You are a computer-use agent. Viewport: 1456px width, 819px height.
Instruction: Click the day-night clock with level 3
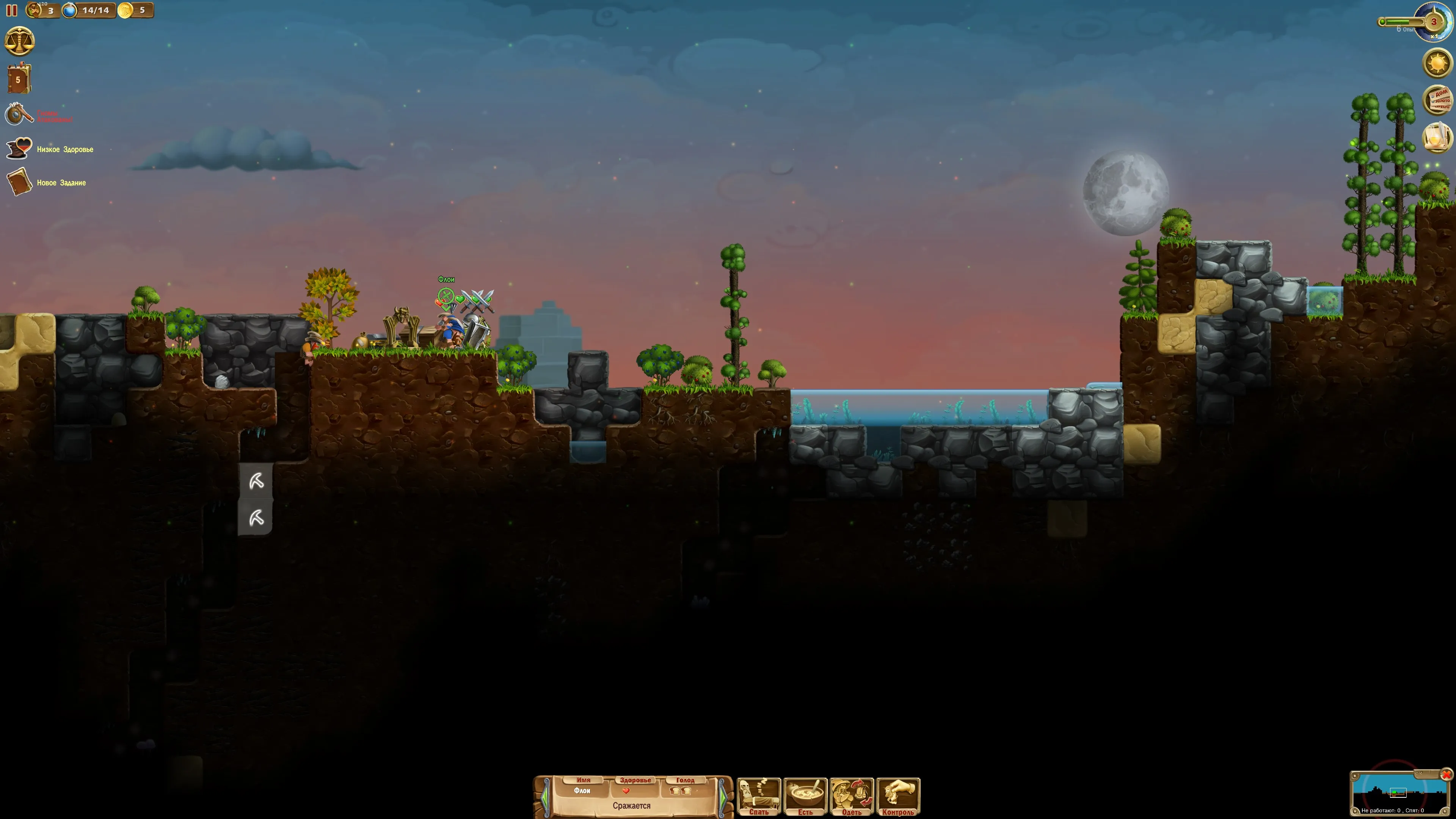(1433, 22)
